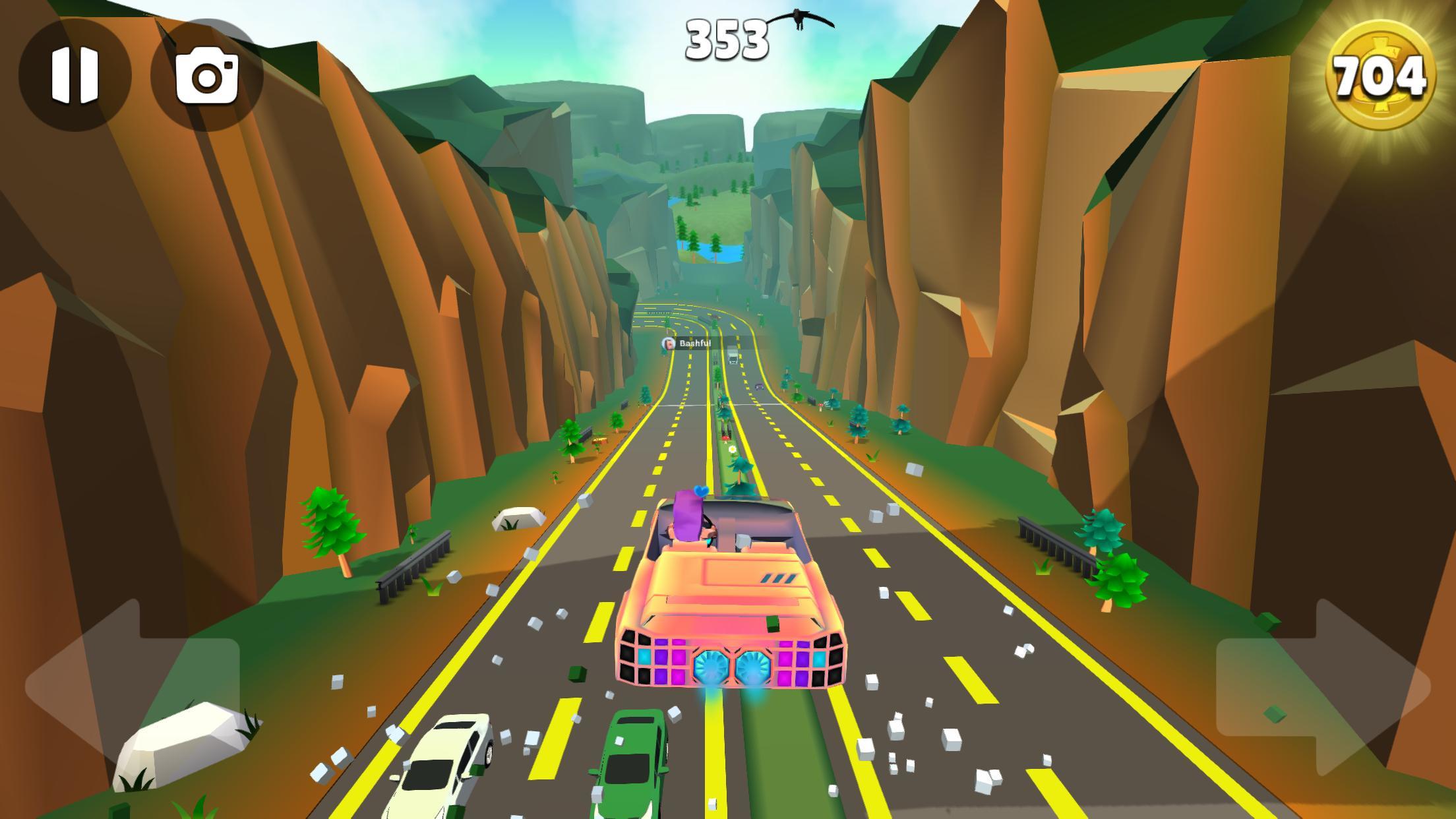Click the green oncoming car below
The height and width of the screenshot is (819, 1456).
[633, 758]
